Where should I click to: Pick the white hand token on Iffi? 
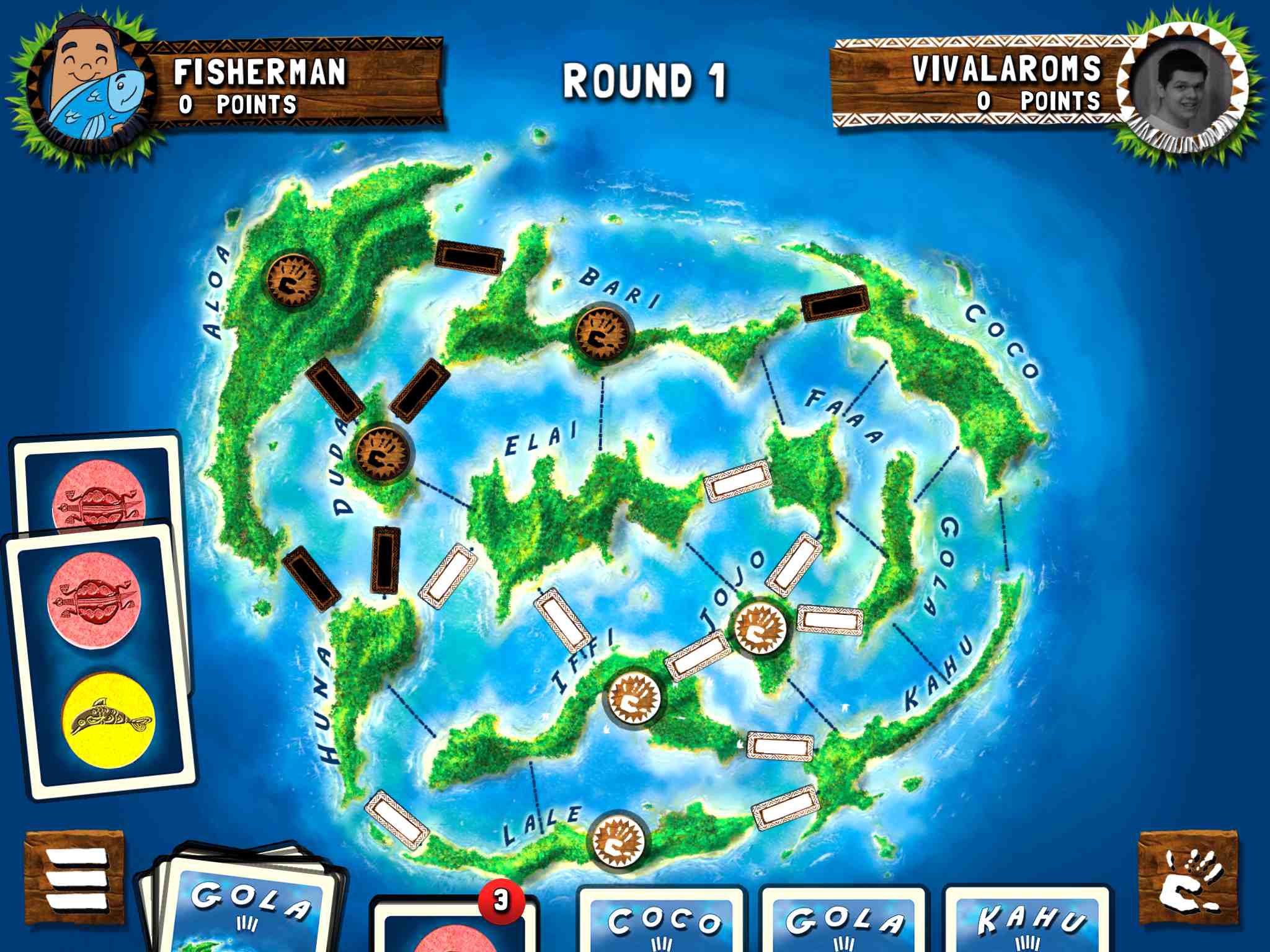[x=633, y=697]
